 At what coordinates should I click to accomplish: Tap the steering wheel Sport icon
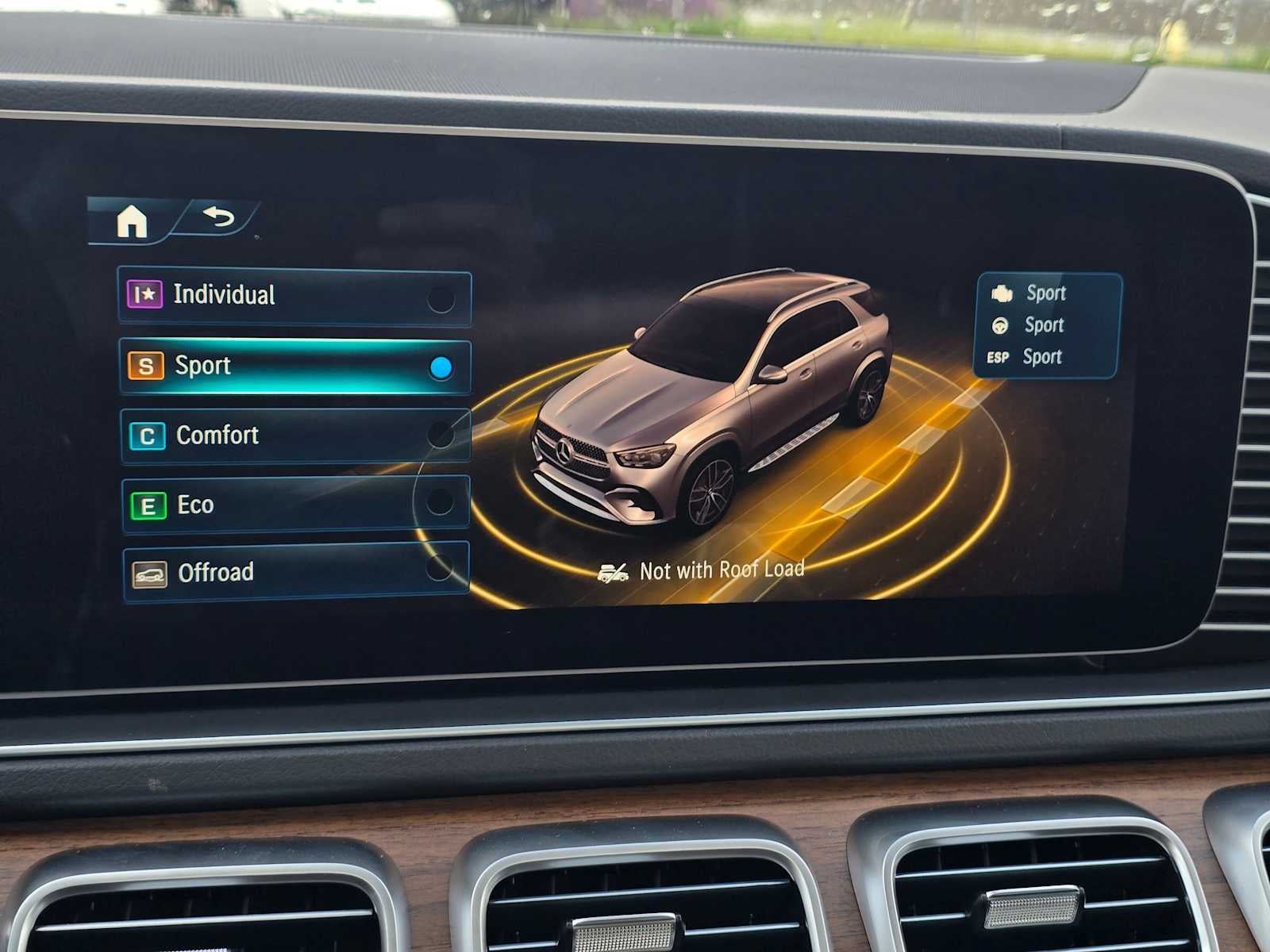[1000, 324]
